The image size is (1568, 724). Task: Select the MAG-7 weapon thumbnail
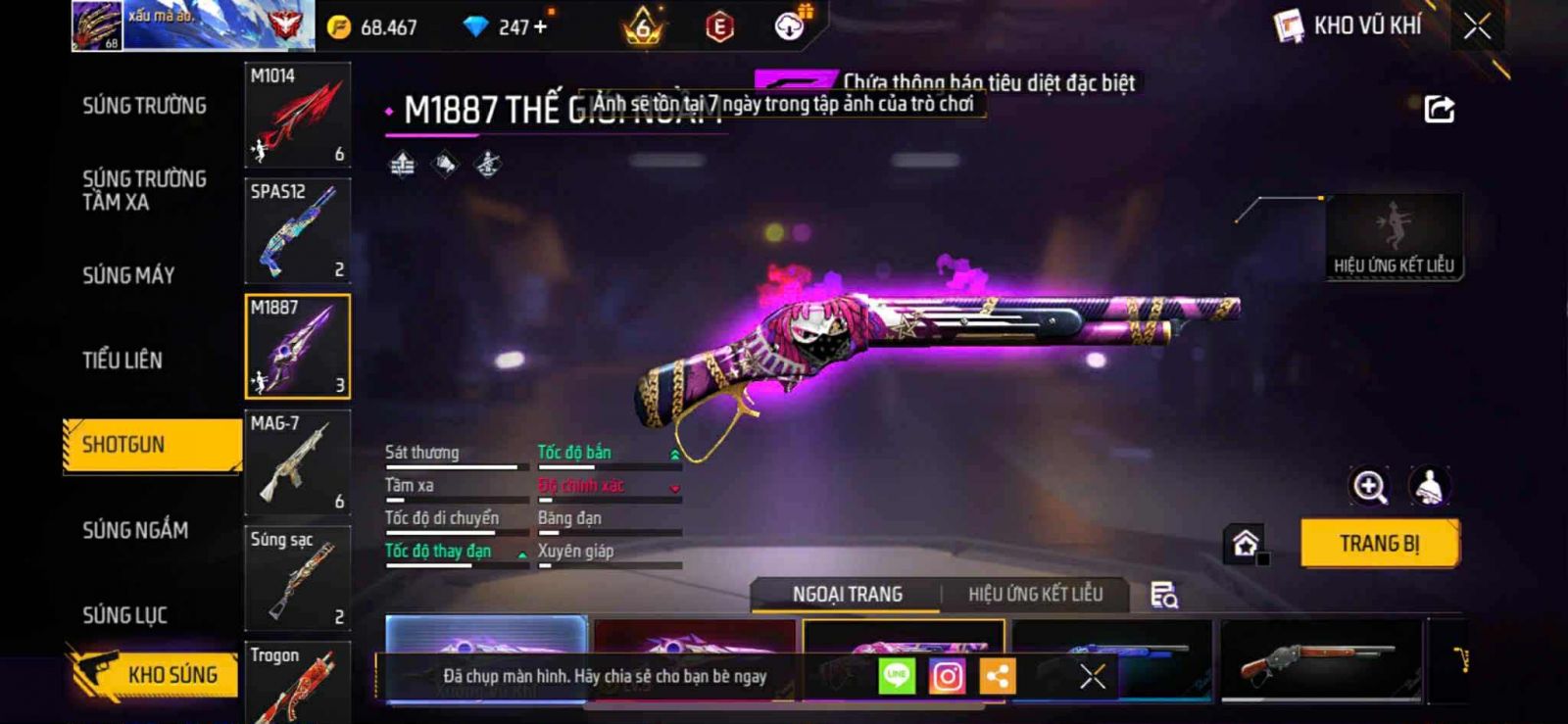point(297,462)
